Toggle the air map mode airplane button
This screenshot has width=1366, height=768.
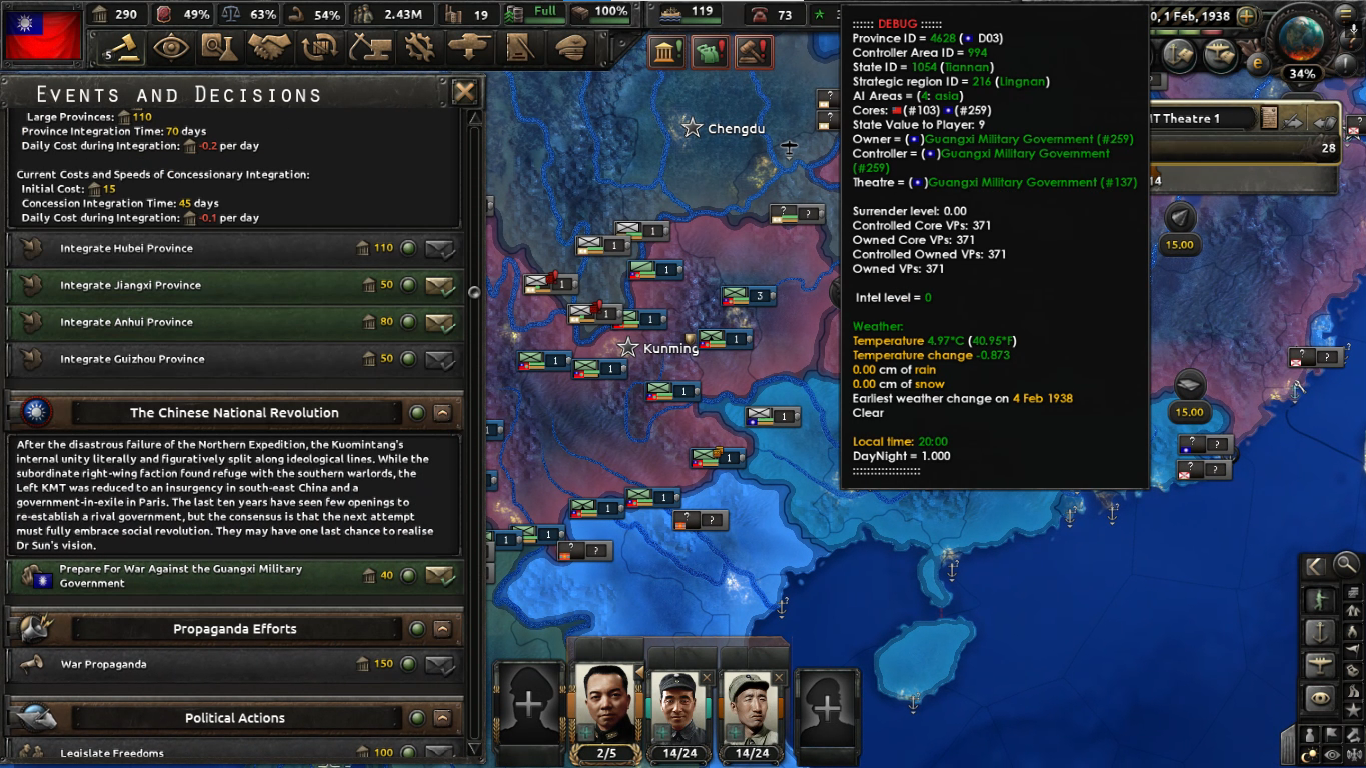tap(1321, 665)
